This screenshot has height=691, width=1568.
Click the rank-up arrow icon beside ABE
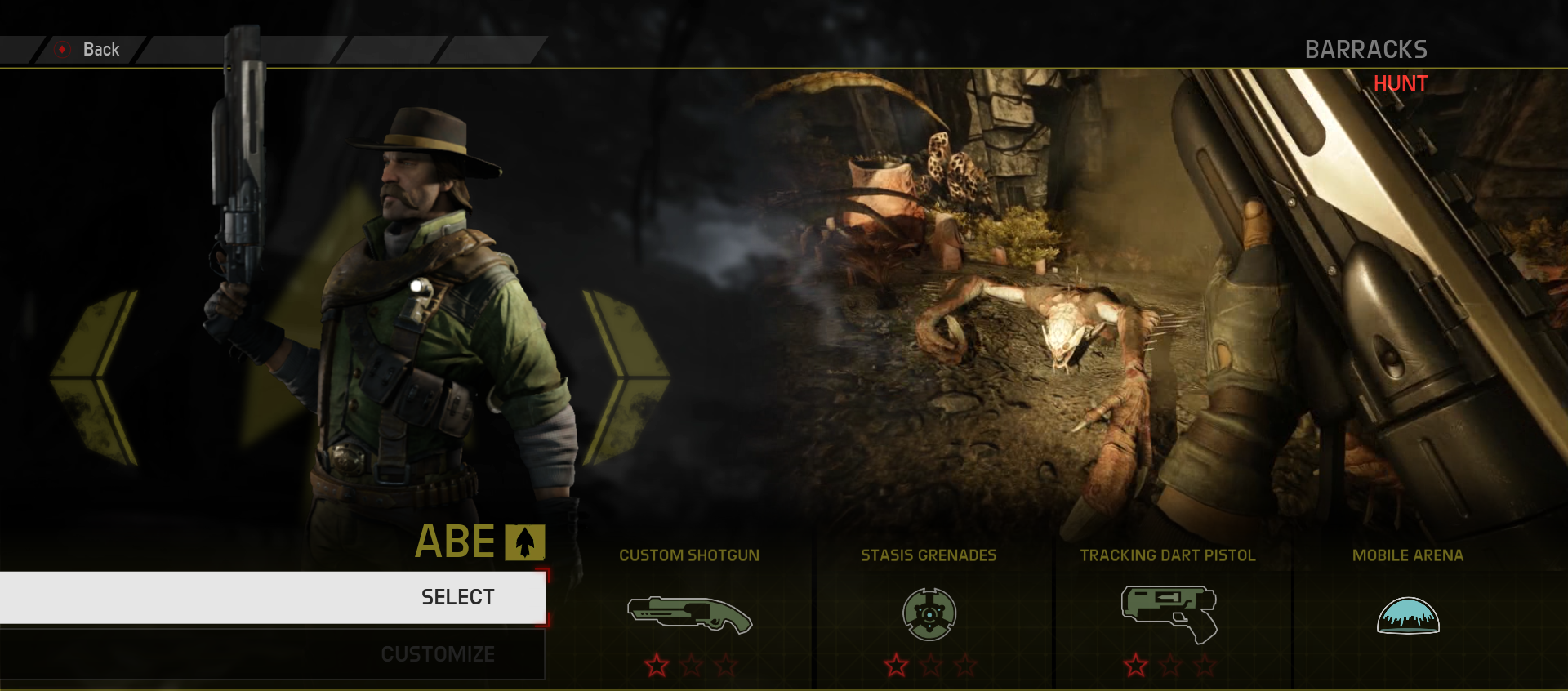[523, 541]
